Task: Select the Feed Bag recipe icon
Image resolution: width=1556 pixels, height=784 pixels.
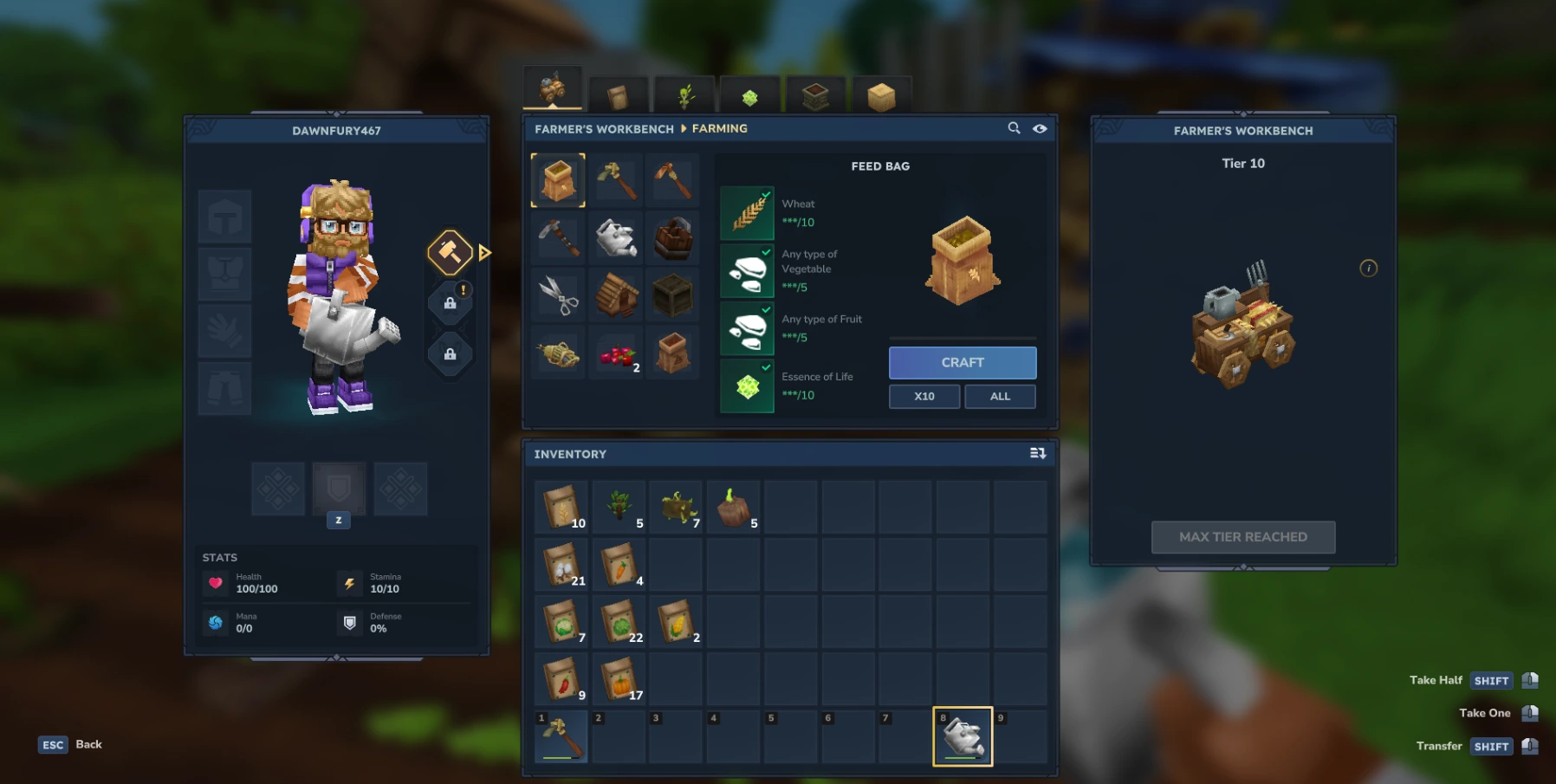Action: 558,179
